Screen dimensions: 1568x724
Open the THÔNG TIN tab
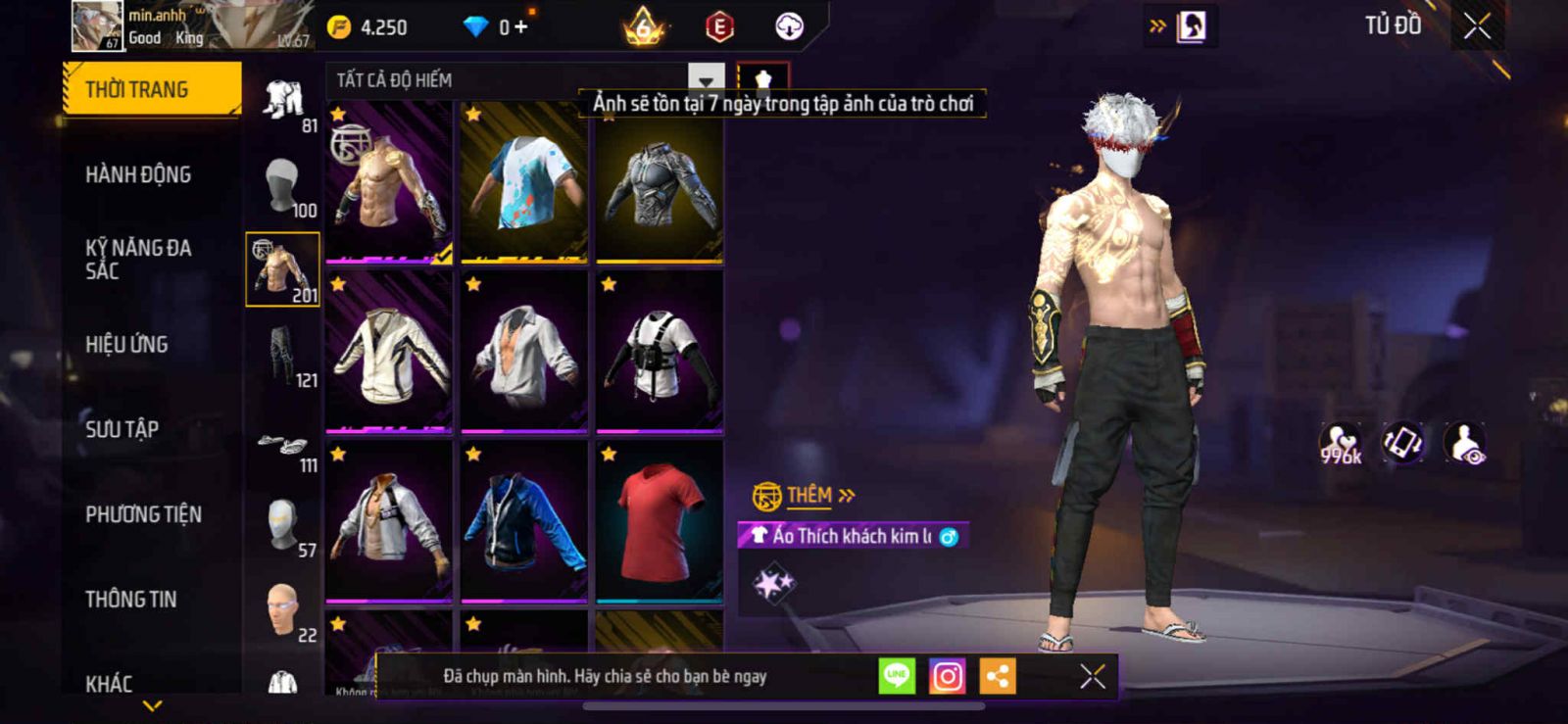pyautogui.click(x=130, y=600)
